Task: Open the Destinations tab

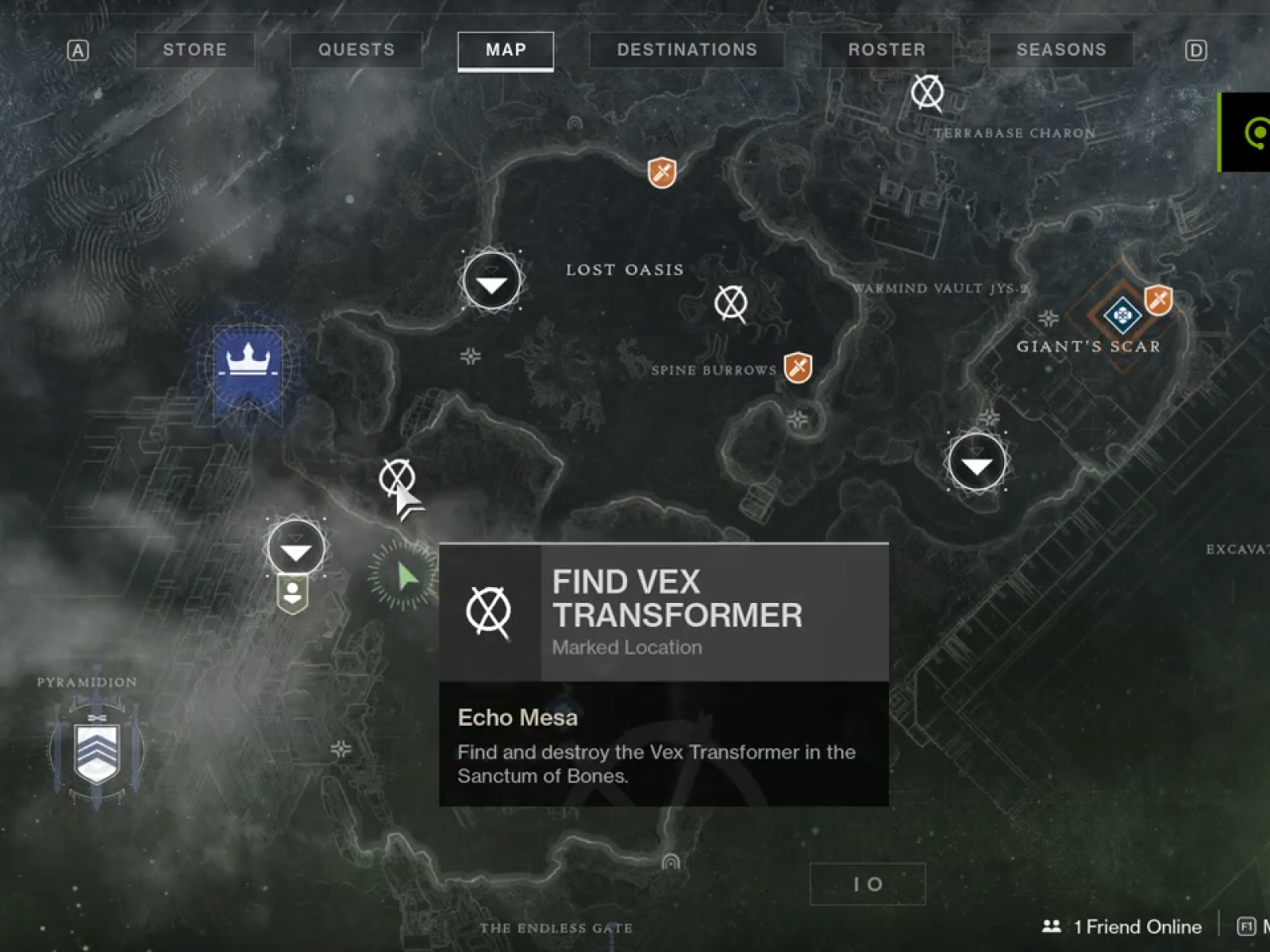Action: [x=687, y=50]
